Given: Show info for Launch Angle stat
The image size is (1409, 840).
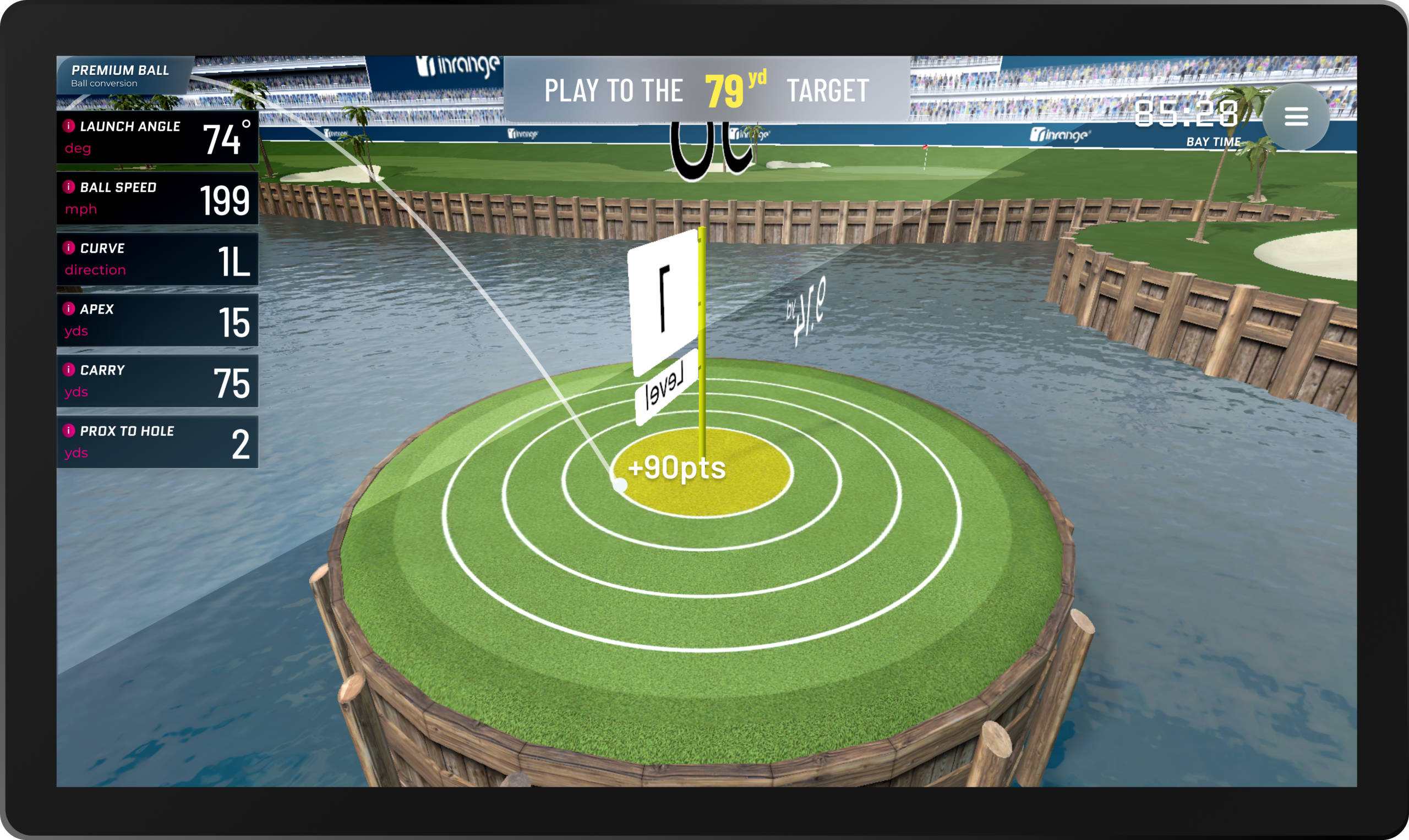Looking at the screenshot, I should [69, 125].
